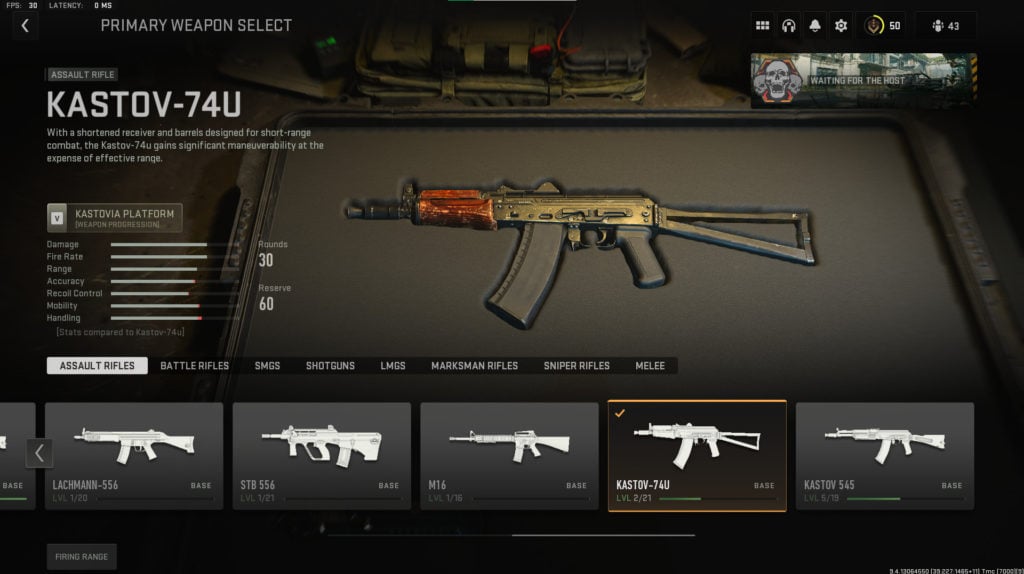
Task: Go back using the top-left arrow
Action: coord(25,26)
